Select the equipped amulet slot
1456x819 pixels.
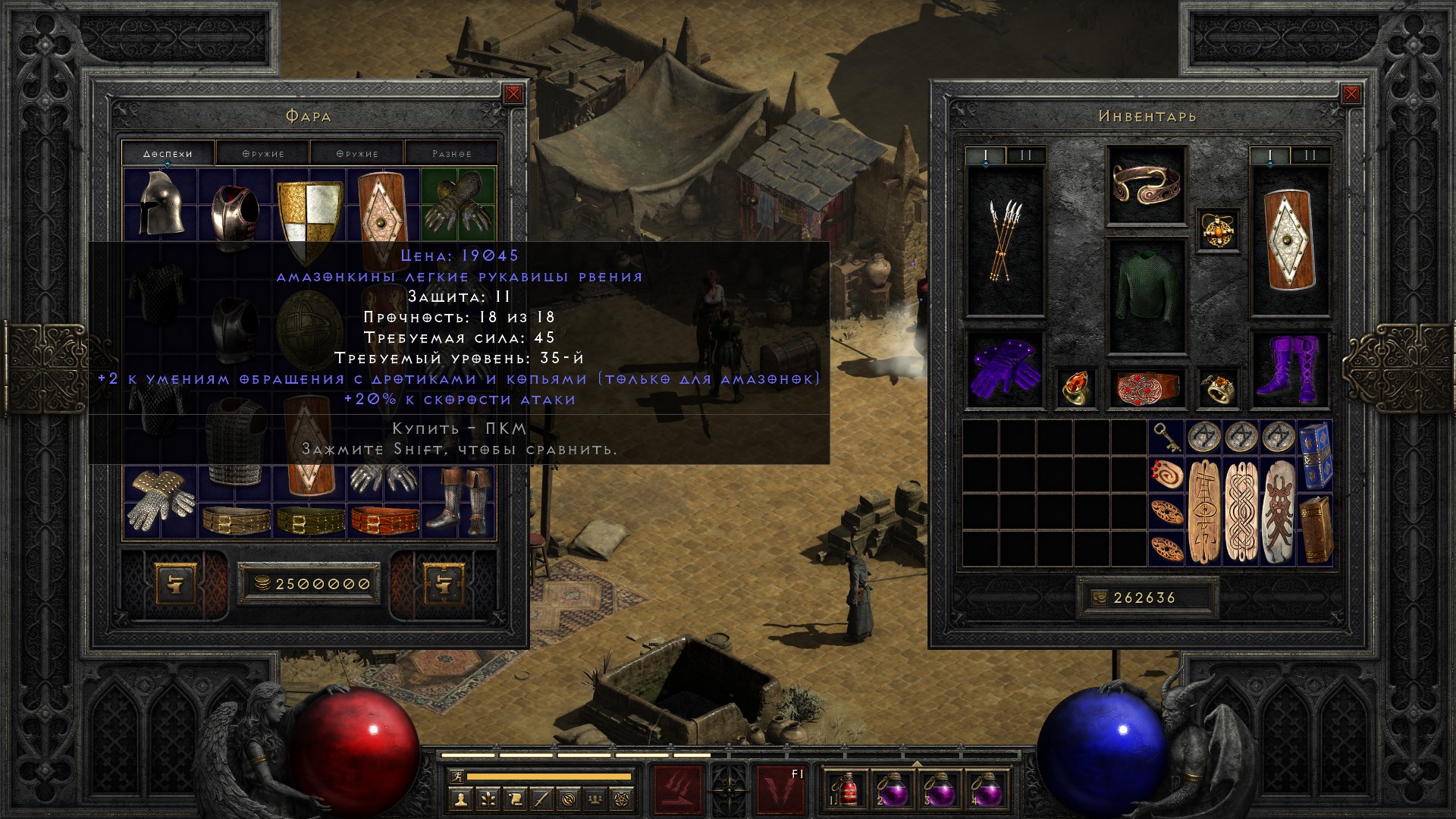point(1218,230)
